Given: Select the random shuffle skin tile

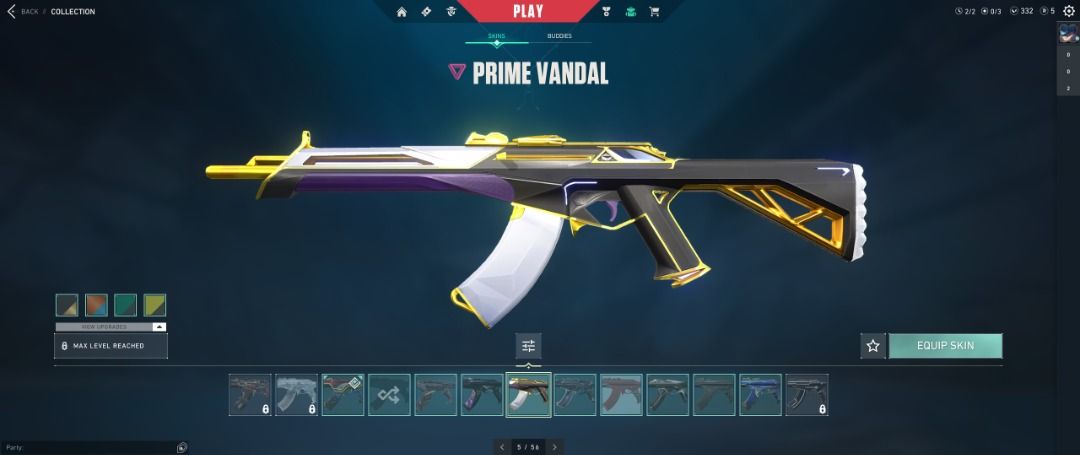Looking at the screenshot, I should click(x=389, y=395).
